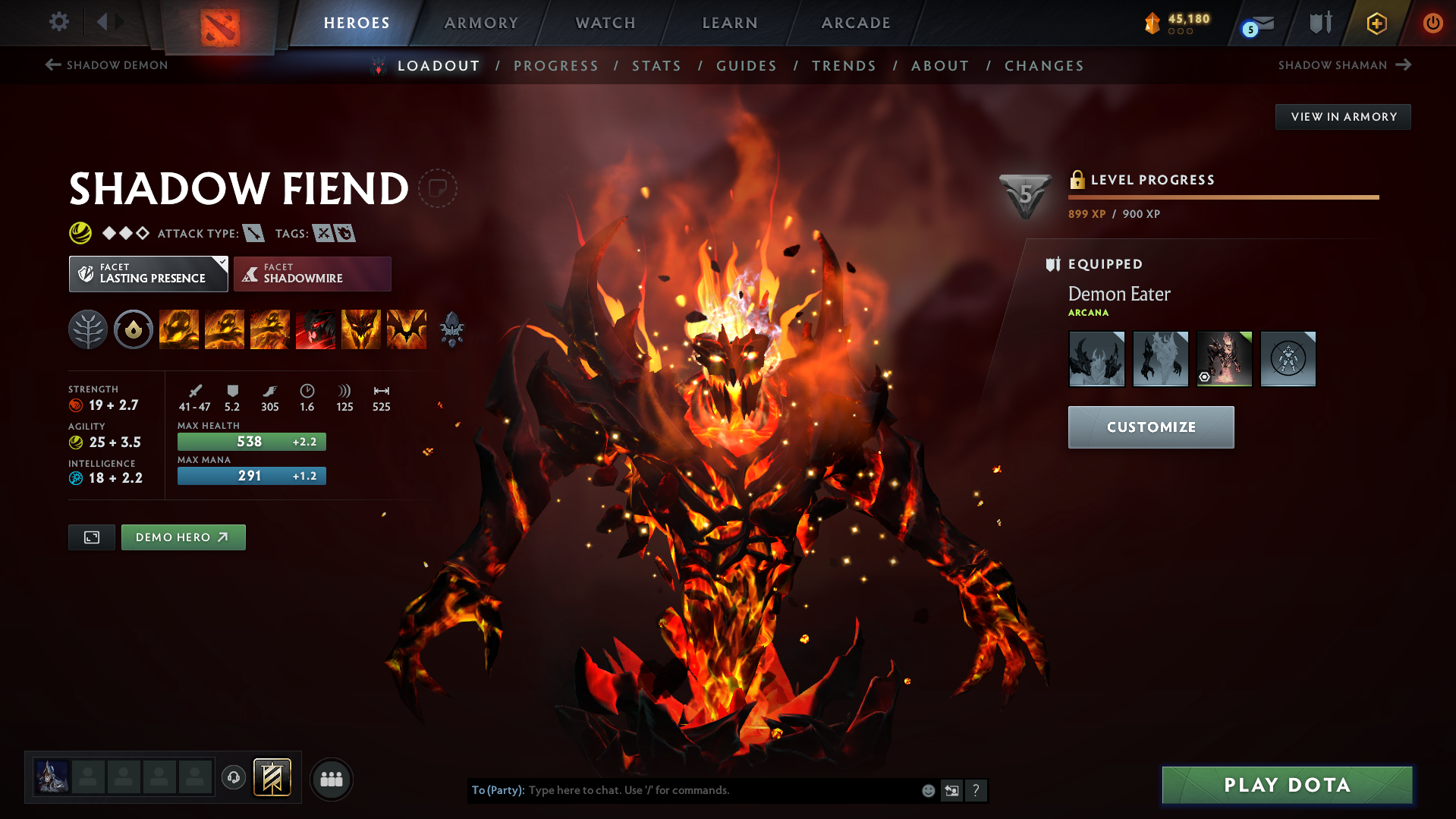
Task: Open the talent tree icon
Action: (x=87, y=329)
